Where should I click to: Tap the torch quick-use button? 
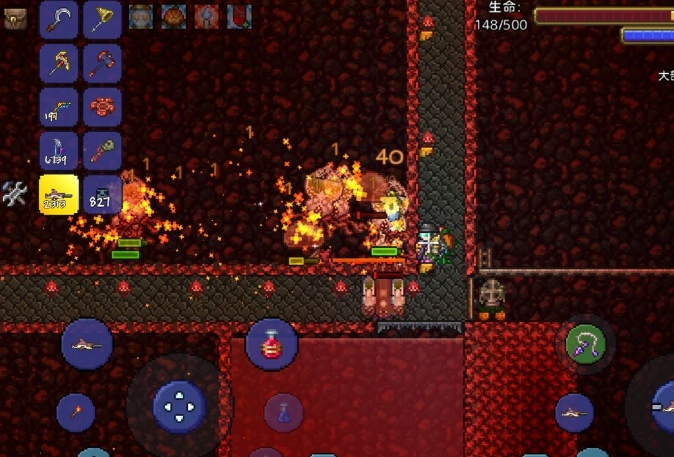coord(75,412)
